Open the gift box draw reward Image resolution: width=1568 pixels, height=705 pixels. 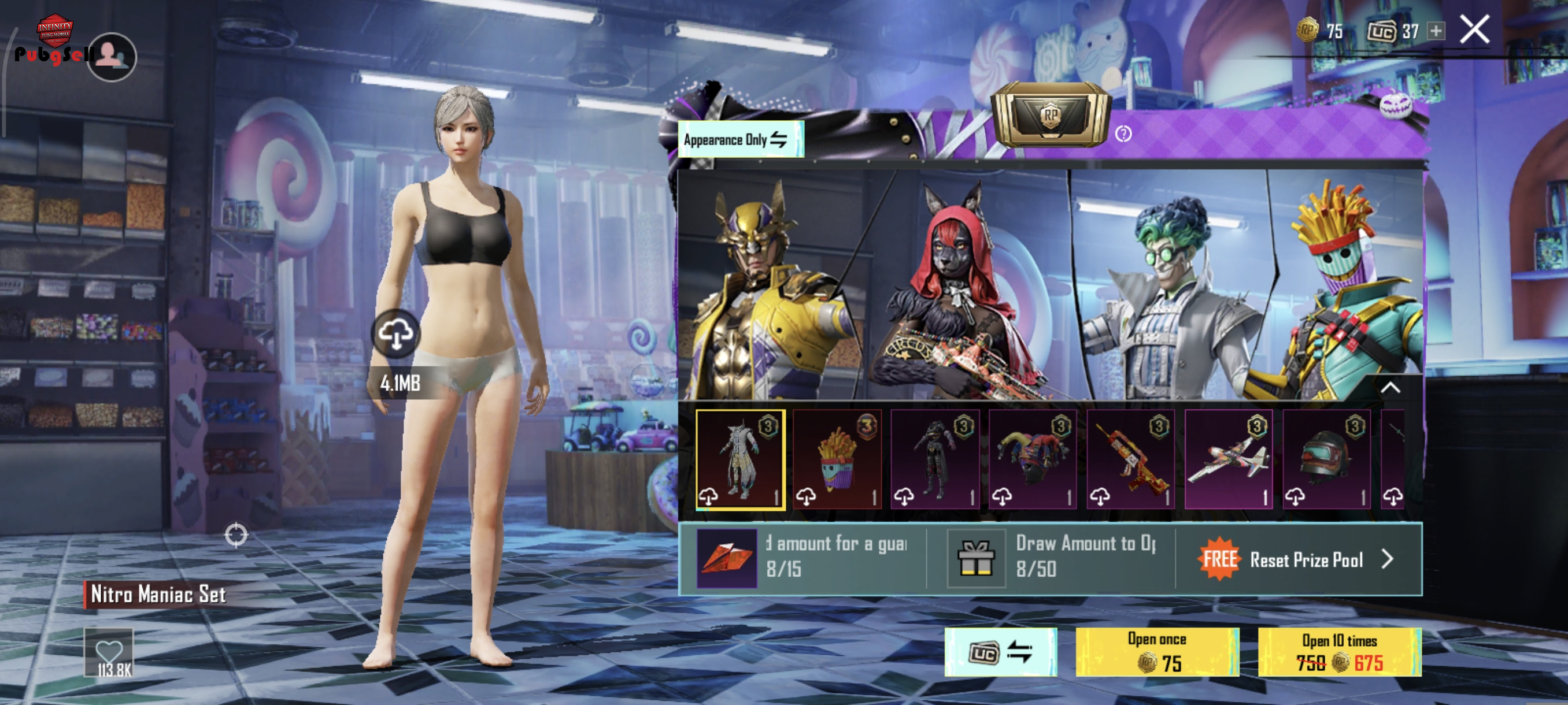click(976, 558)
